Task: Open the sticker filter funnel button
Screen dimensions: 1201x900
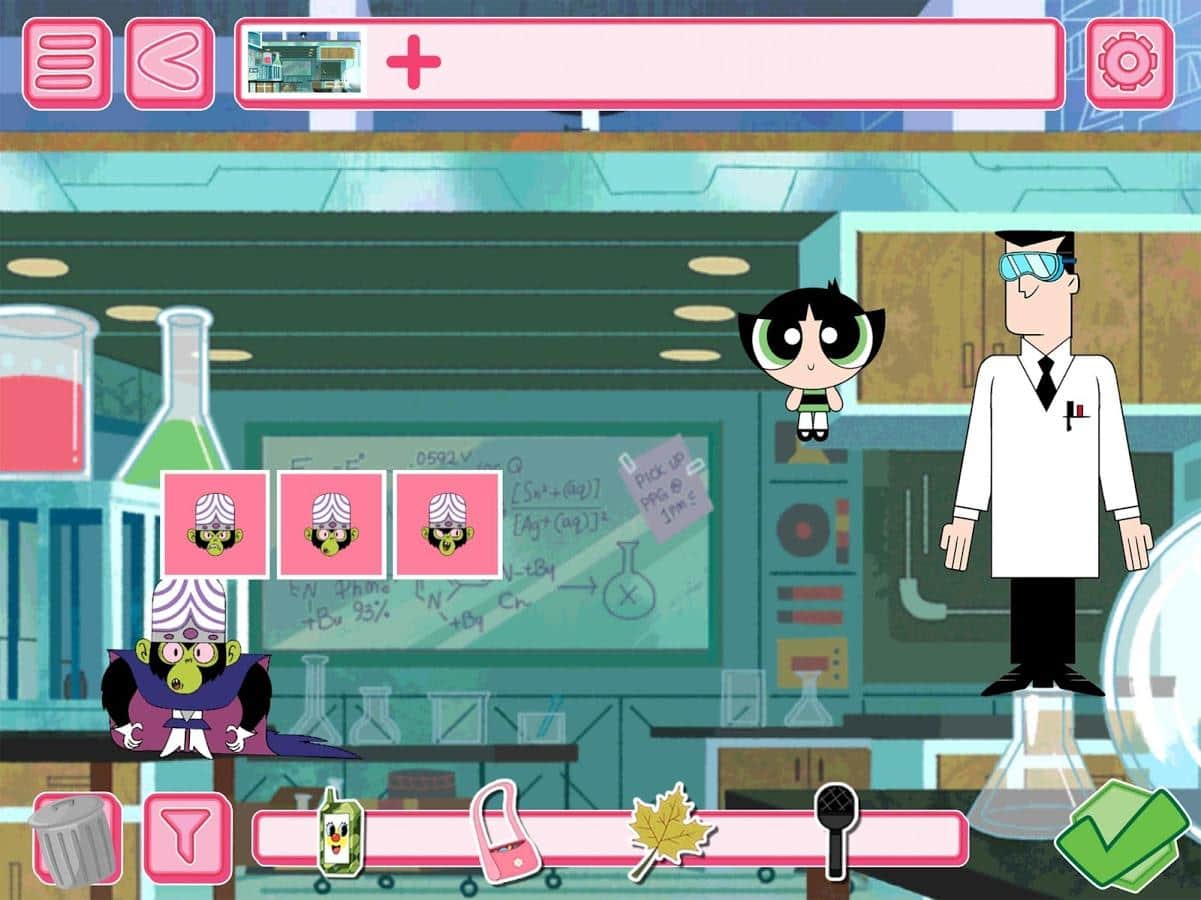Action: tap(187, 838)
